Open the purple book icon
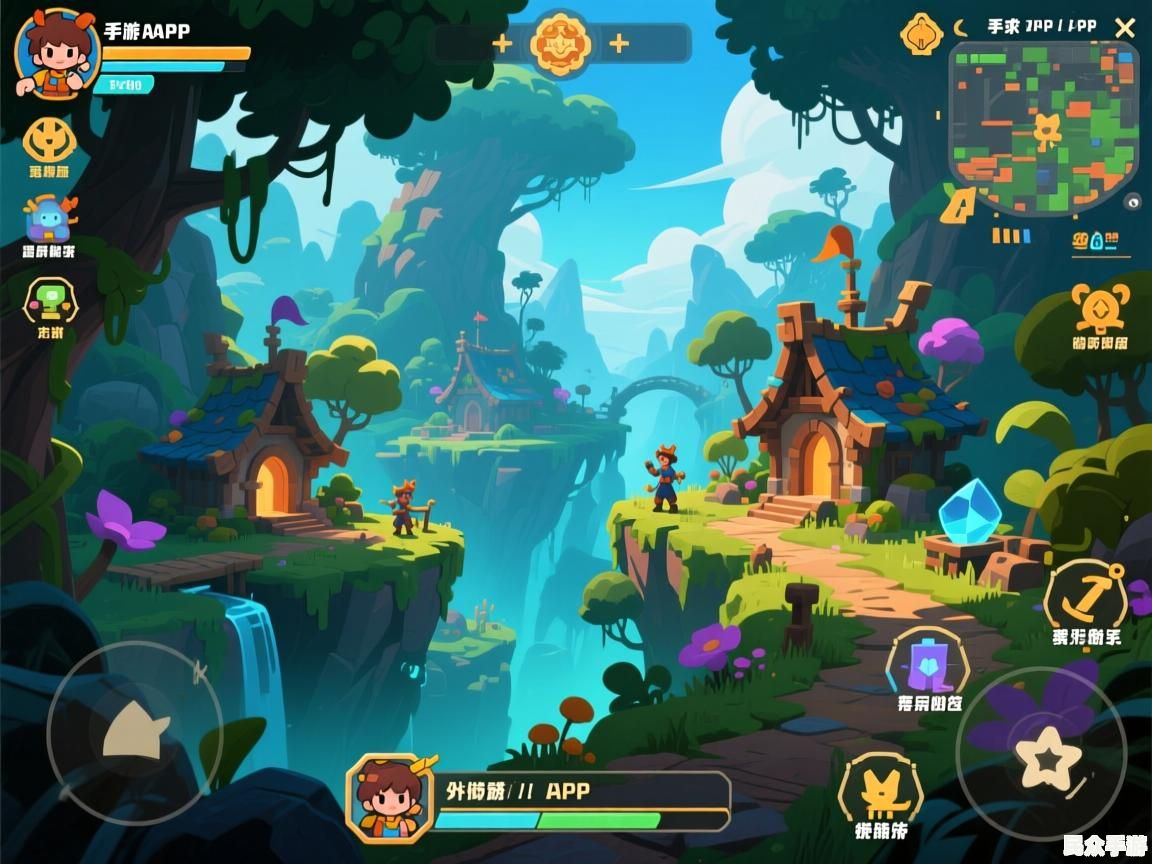This screenshot has height=864, width=1152. (927, 664)
